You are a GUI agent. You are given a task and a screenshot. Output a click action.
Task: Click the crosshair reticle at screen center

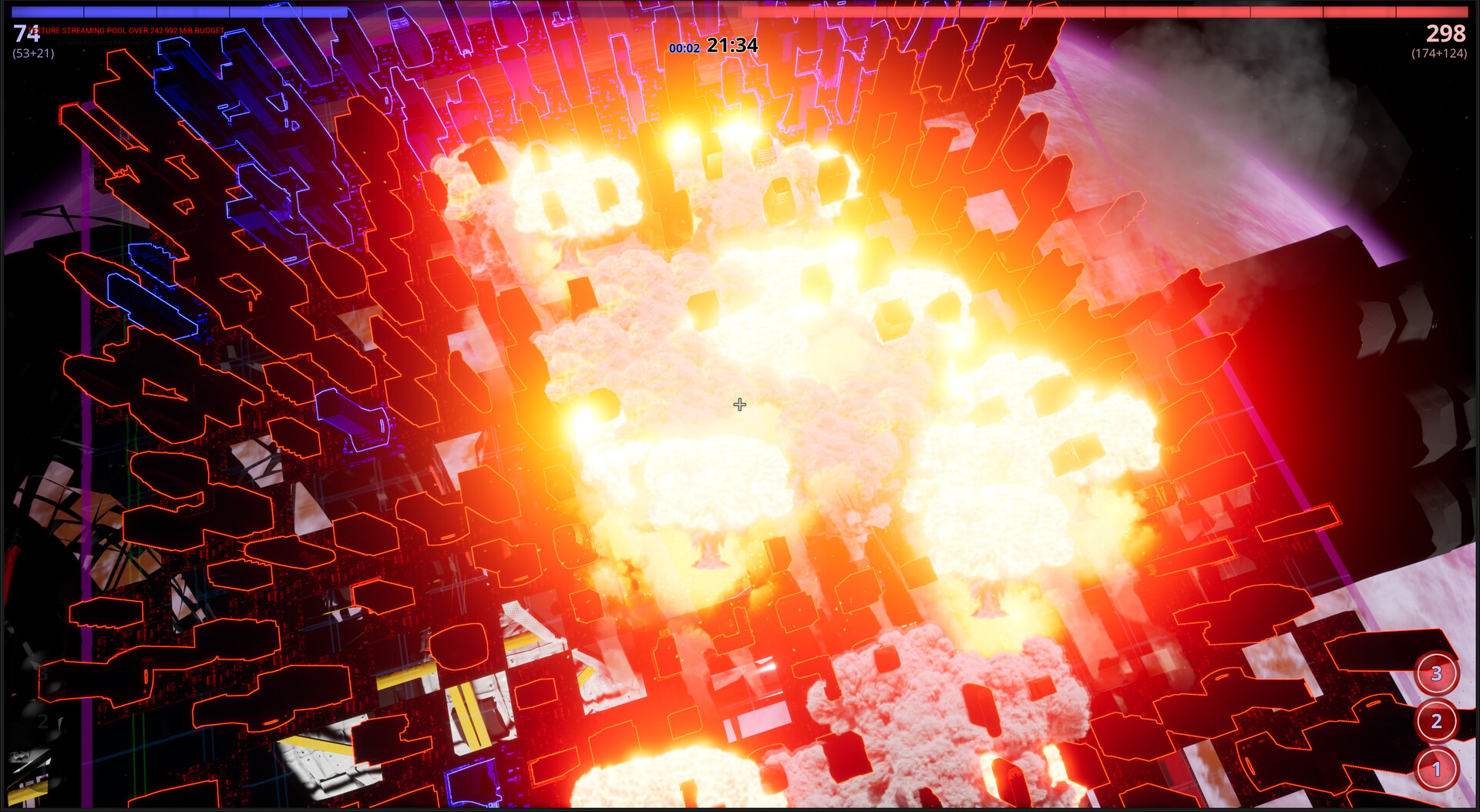(x=739, y=404)
